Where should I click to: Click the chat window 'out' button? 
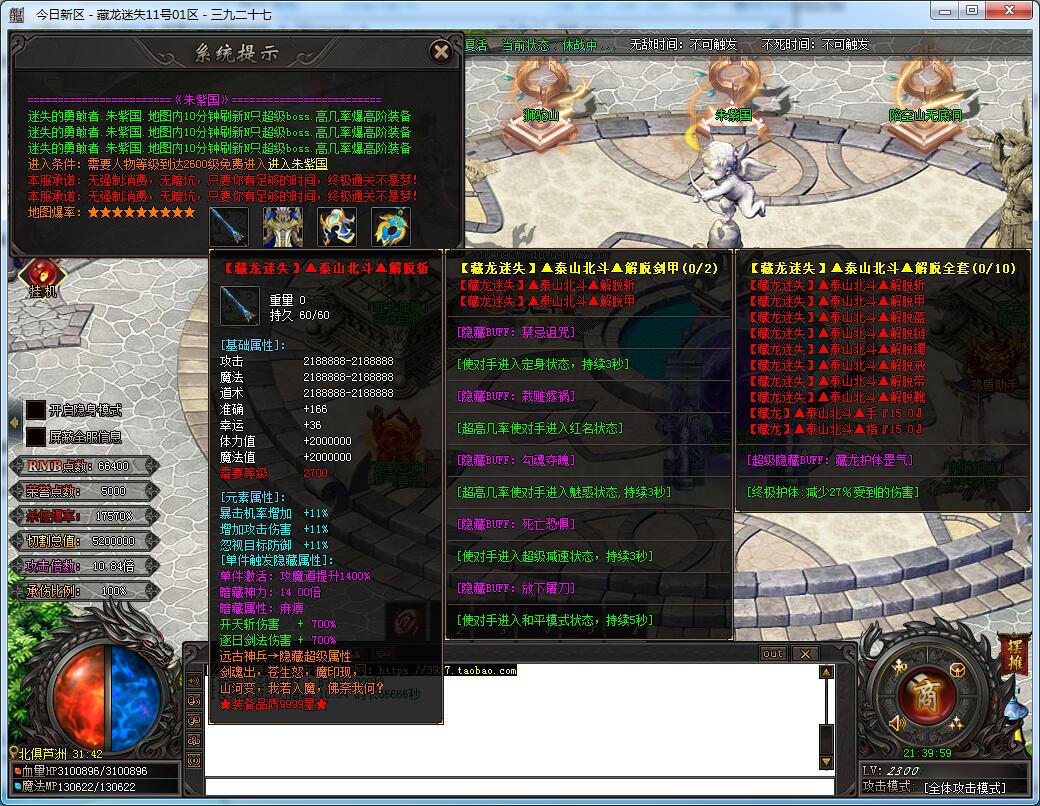[773, 654]
